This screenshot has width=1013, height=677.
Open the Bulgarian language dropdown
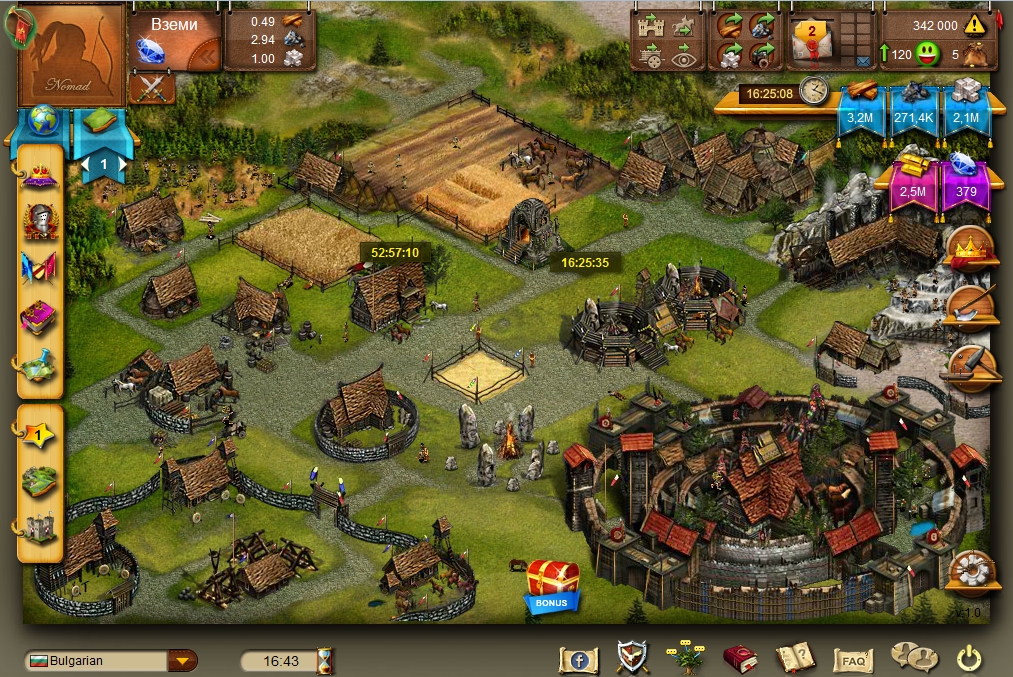(181, 660)
